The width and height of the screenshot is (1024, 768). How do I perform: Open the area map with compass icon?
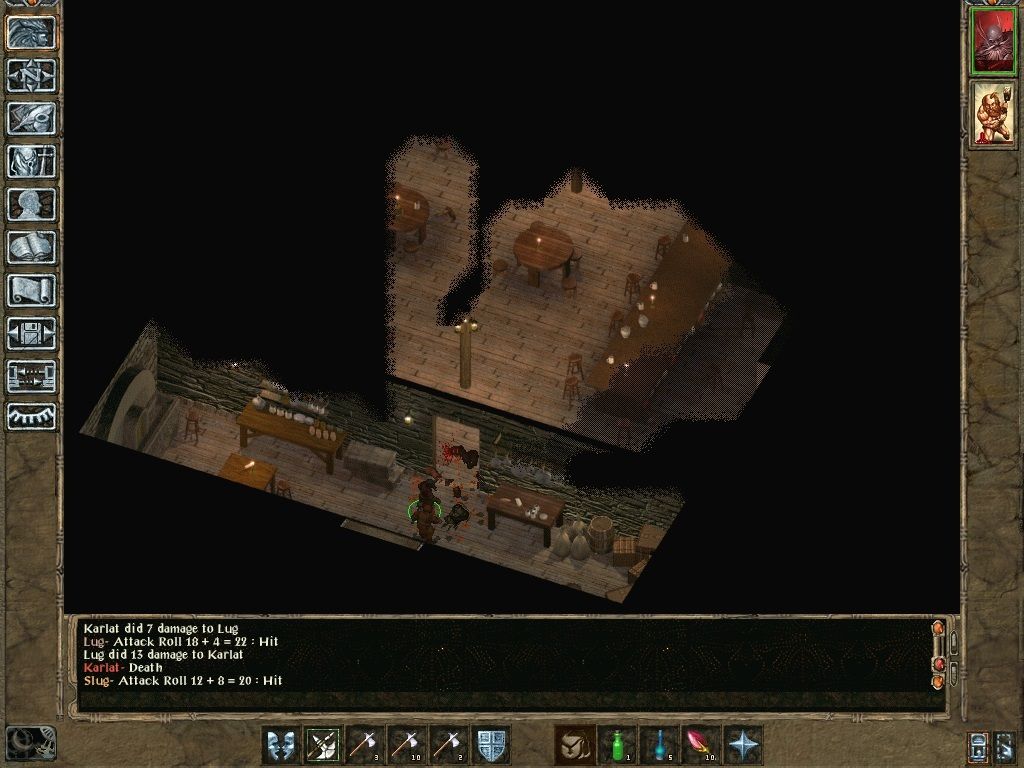31,75
